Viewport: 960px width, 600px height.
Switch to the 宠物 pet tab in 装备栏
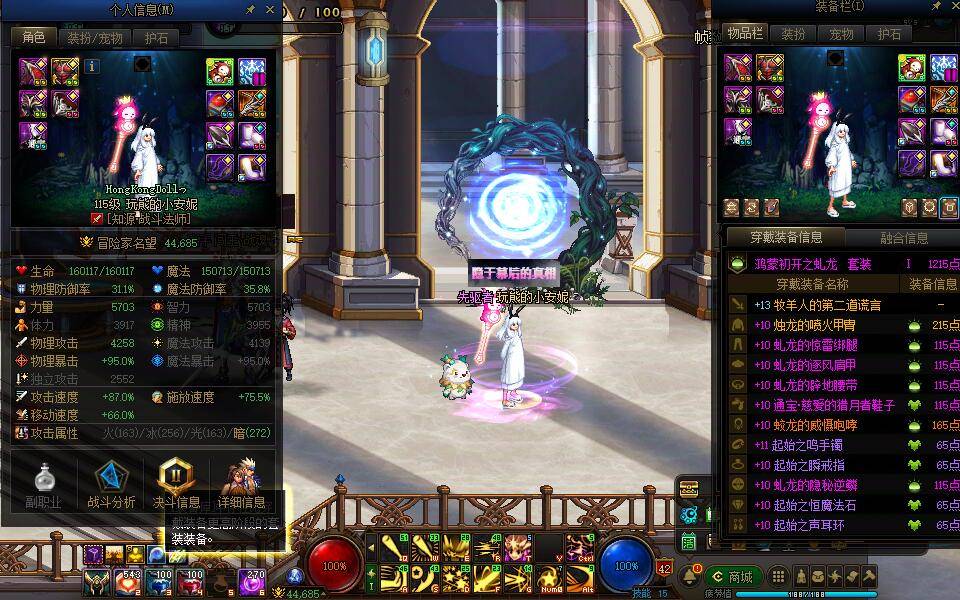pyautogui.click(x=841, y=33)
